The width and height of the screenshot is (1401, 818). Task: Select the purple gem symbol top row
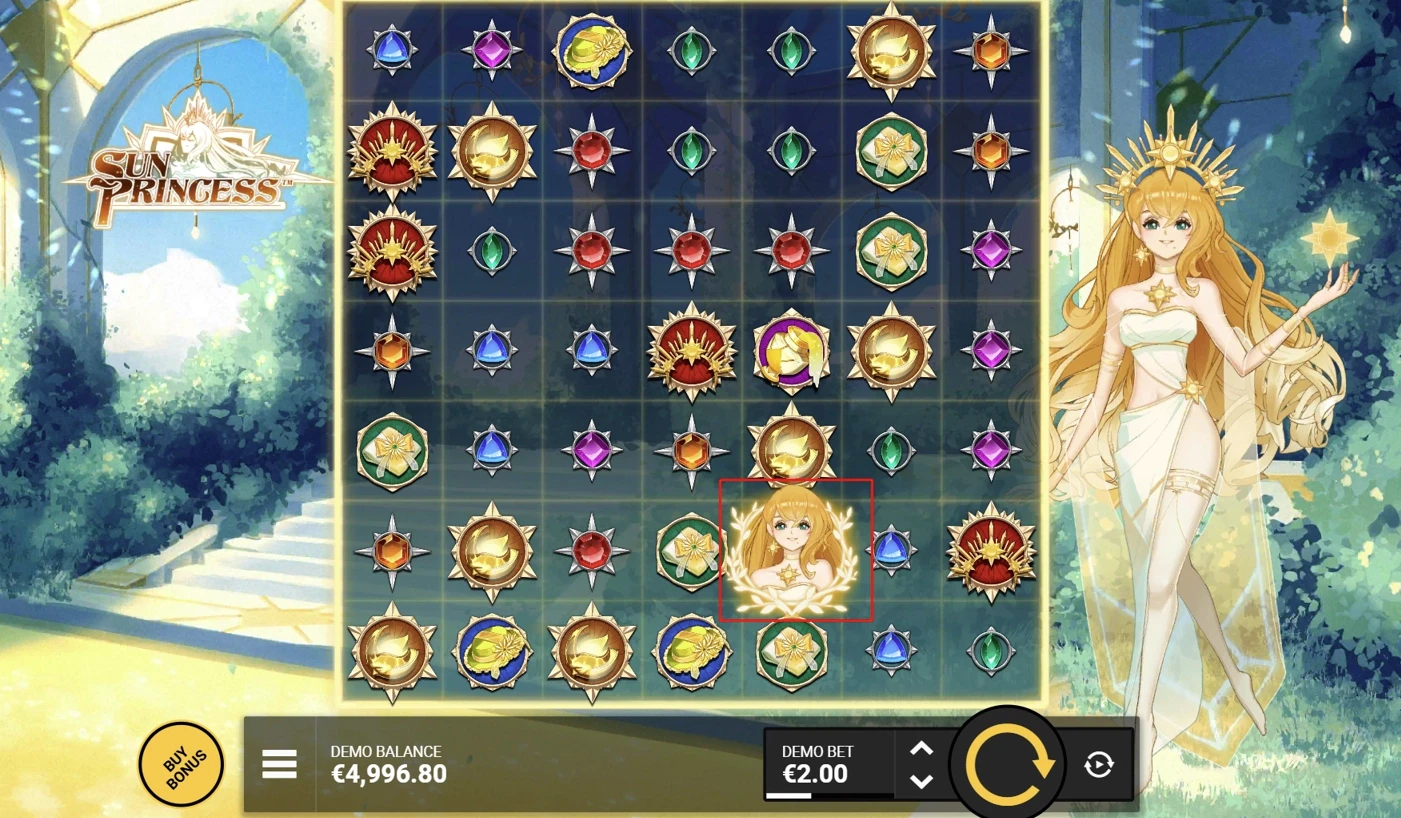491,50
